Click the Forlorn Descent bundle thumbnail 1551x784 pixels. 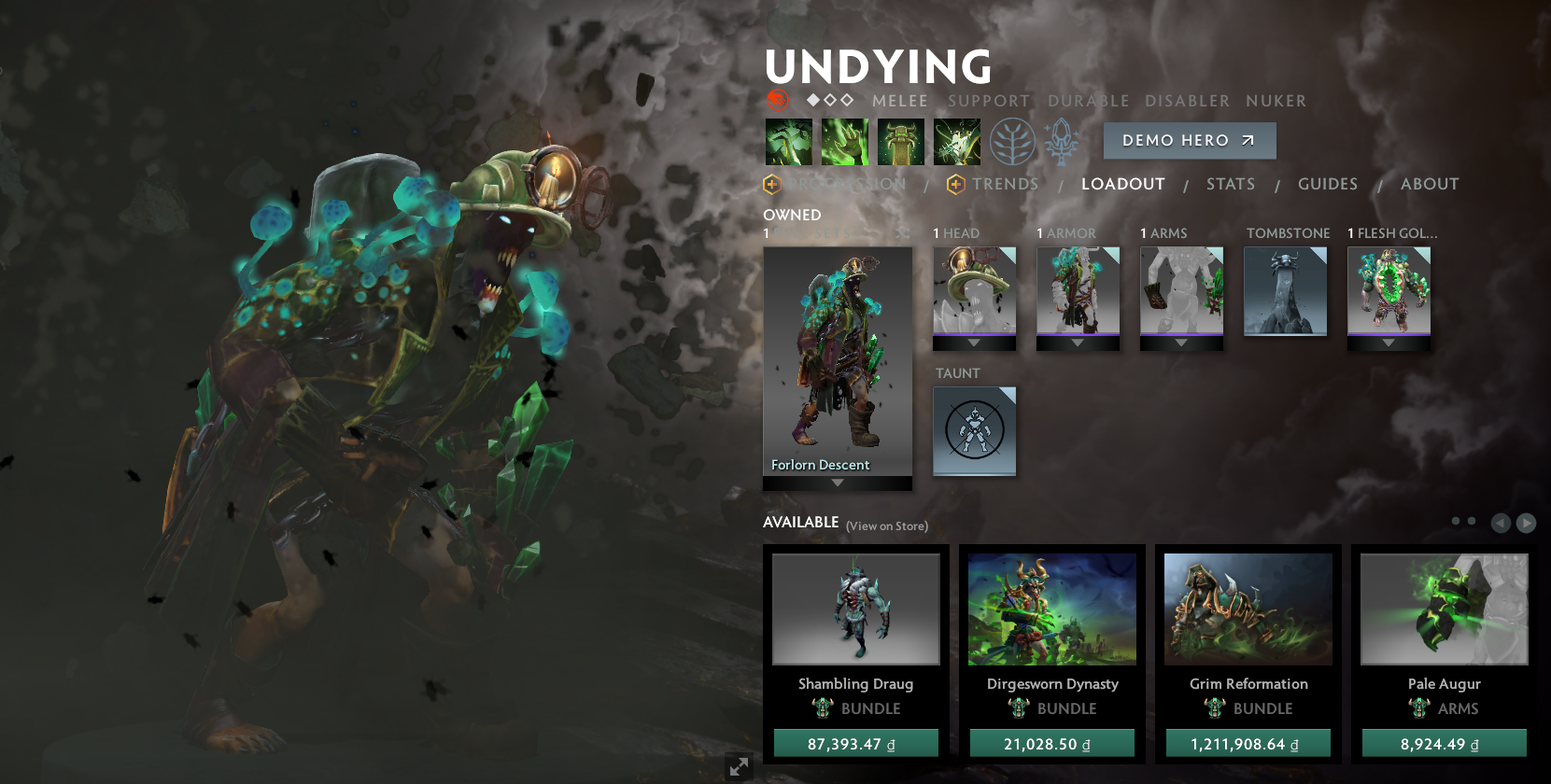pos(838,359)
